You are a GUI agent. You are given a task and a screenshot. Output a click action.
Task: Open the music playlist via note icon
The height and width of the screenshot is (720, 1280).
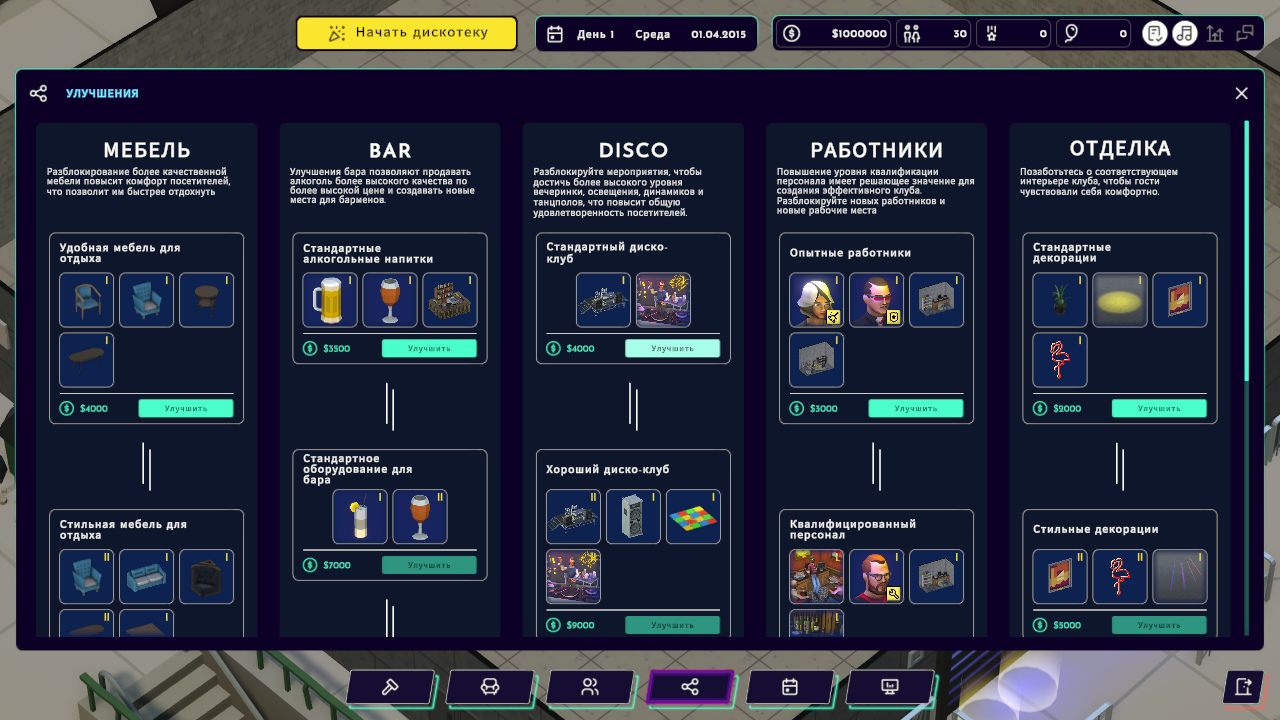[1183, 33]
